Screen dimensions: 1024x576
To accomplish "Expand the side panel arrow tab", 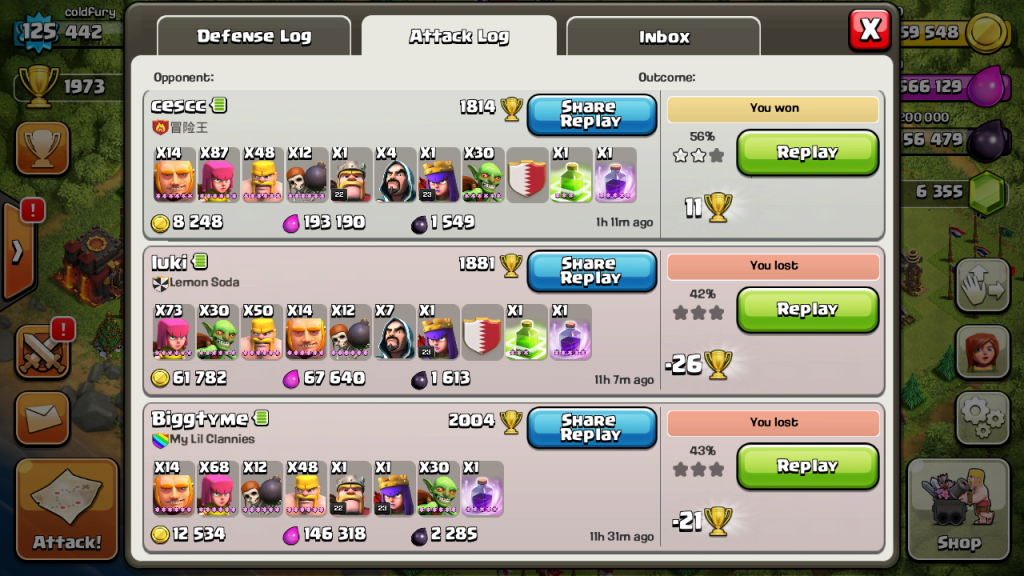I will point(17,250).
